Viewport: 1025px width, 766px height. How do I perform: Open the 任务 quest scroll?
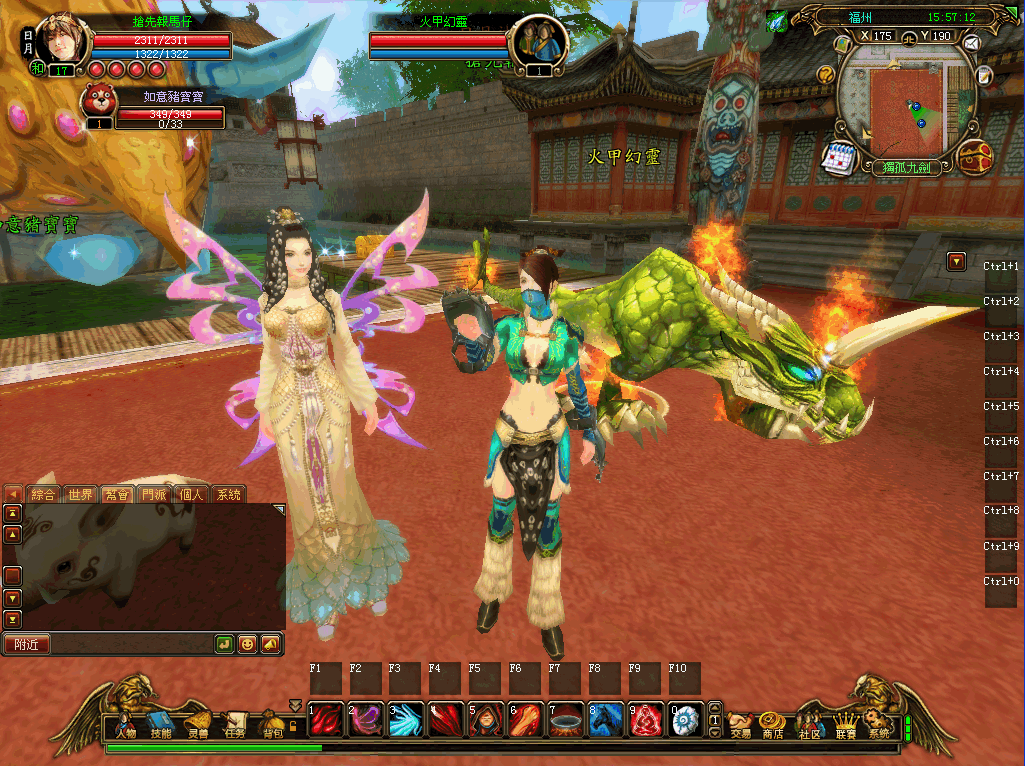(x=235, y=724)
